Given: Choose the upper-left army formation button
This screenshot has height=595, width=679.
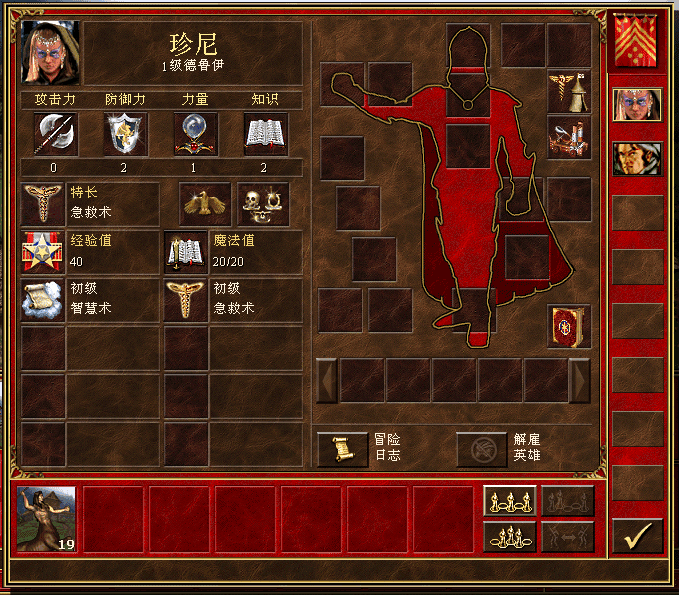Looking at the screenshot, I should pyautogui.click(x=509, y=501).
